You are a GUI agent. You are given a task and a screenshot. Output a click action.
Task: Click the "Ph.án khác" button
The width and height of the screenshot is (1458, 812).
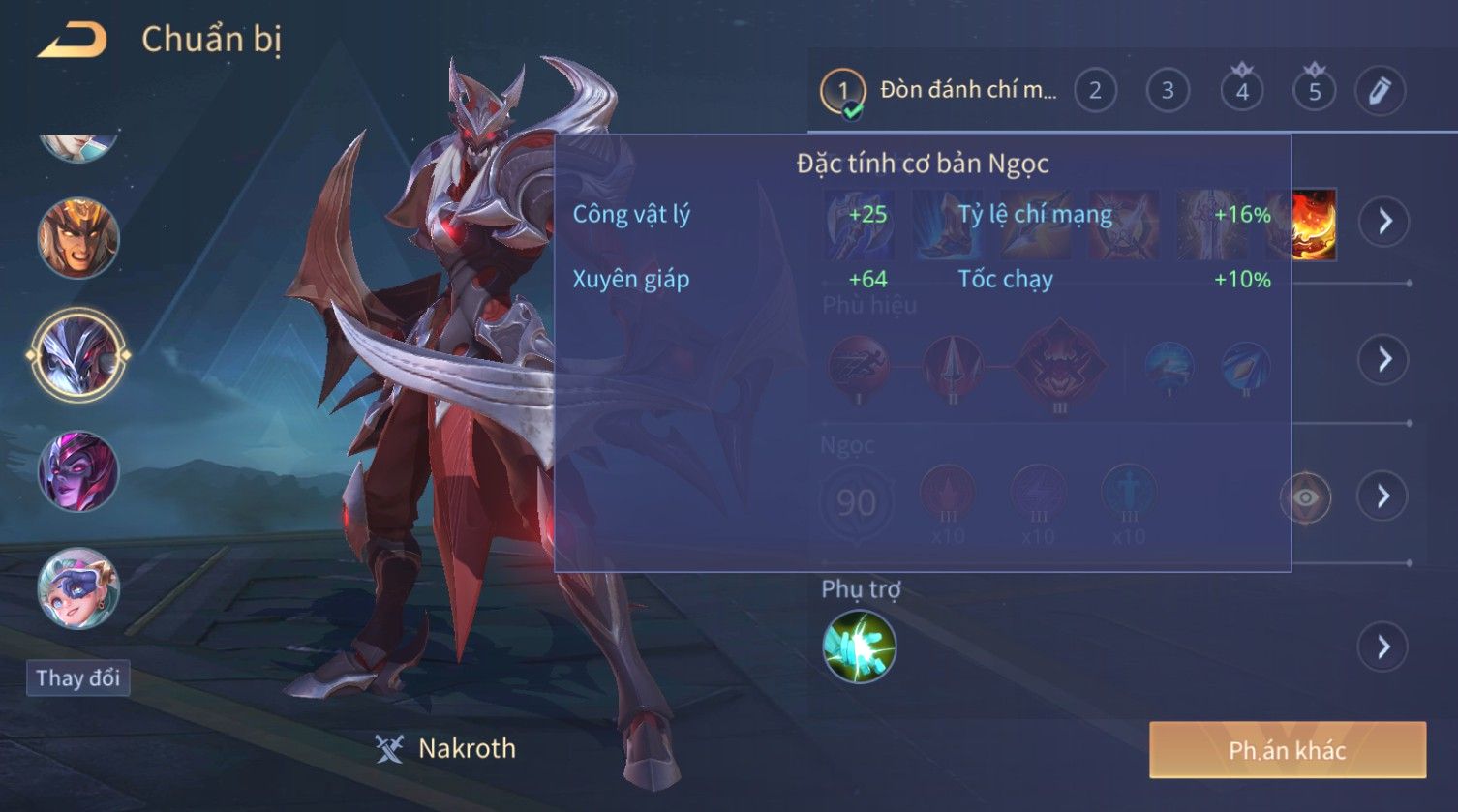pyautogui.click(x=1287, y=750)
